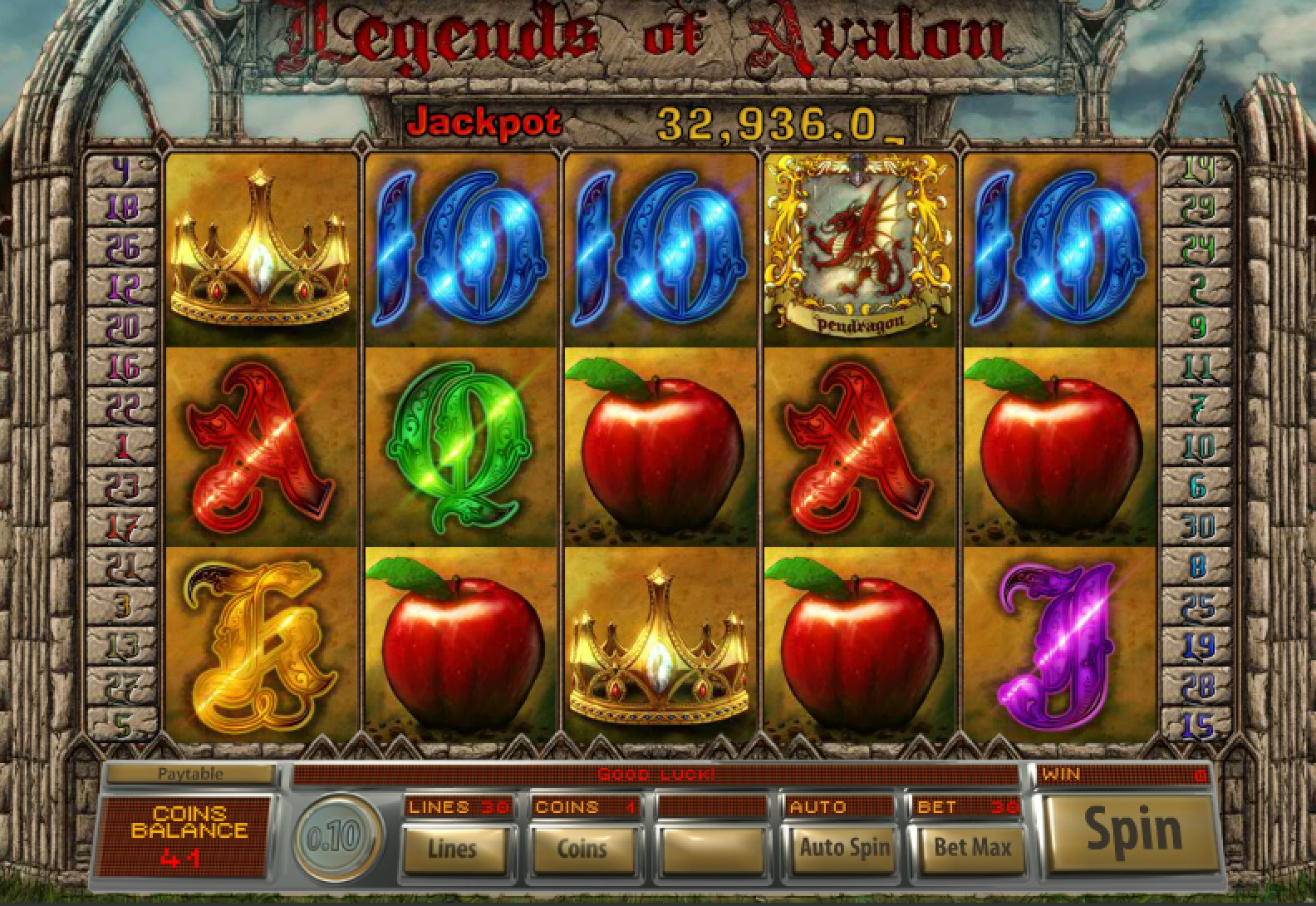Place the maximum bet with Bet Max
This screenshot has width=1316, height=906.
click(x=972, y=848)
